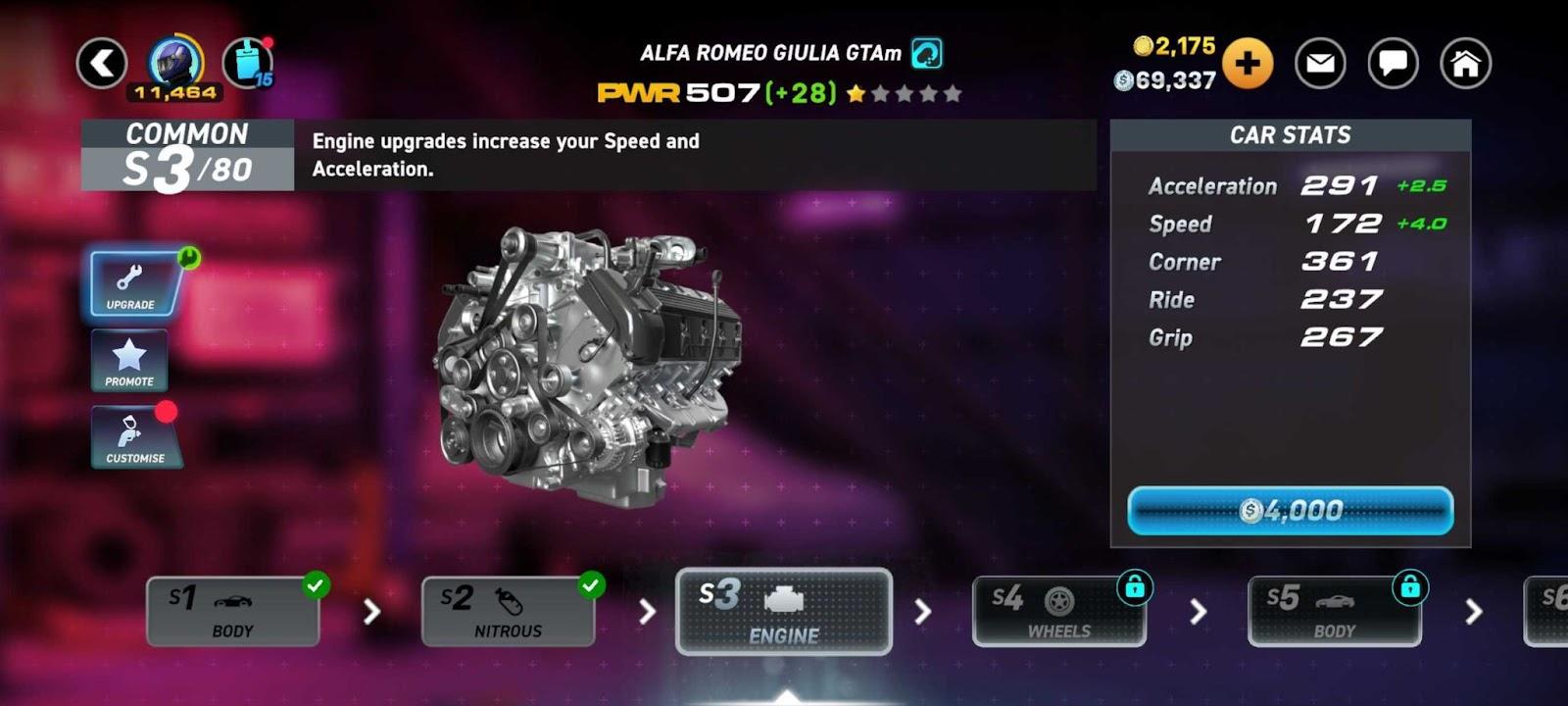The image size is (1568, 706).
Task: Choose the S2 Nitrous stage
Action: [x=508, y=611]
